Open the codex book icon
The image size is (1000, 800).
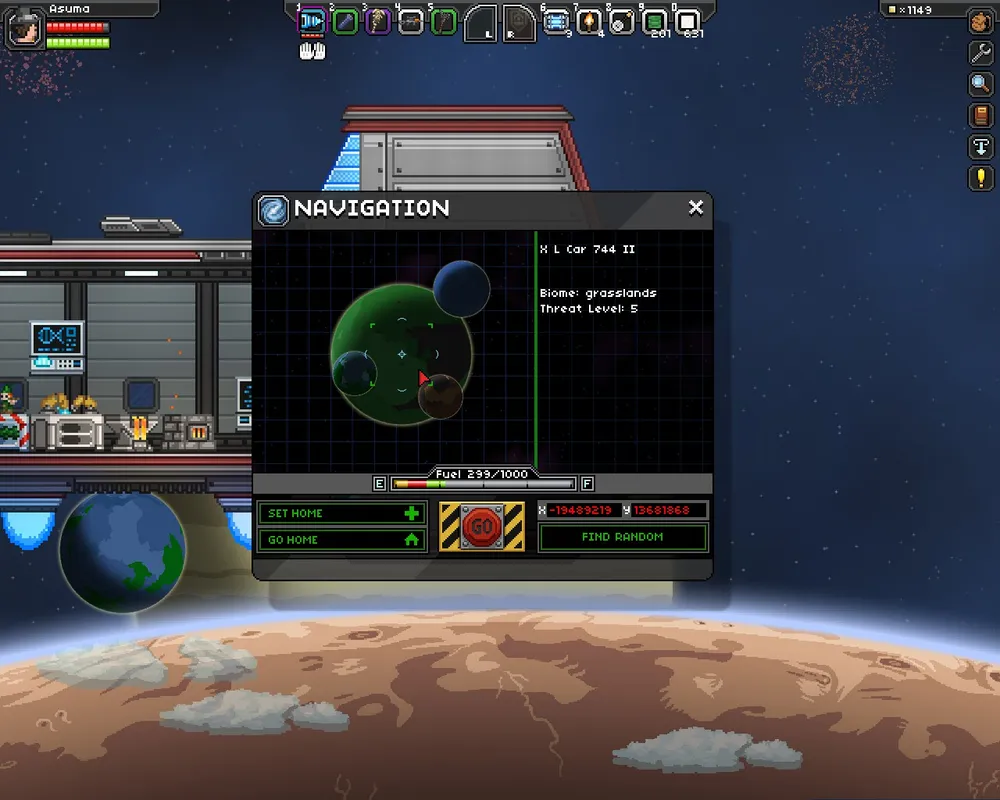[980, 116]
